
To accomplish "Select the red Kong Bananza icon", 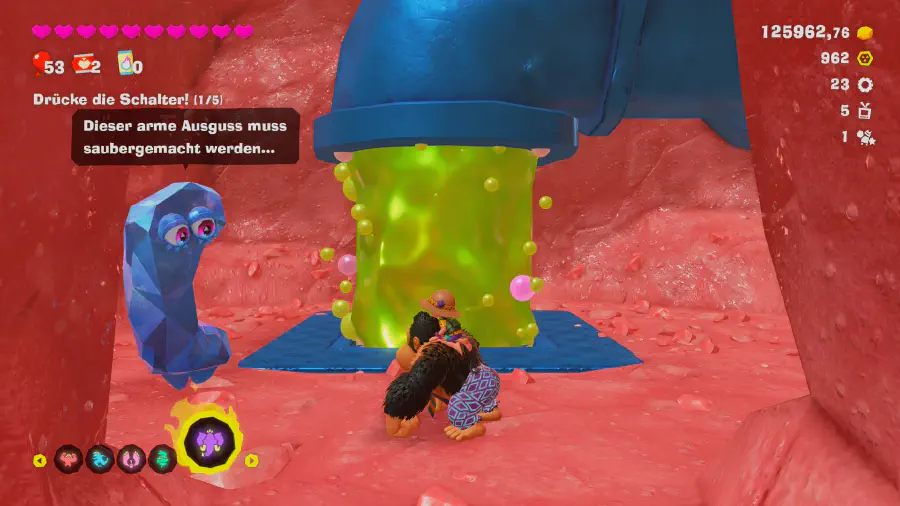I will pyautogui.click(x=68, y=459).
